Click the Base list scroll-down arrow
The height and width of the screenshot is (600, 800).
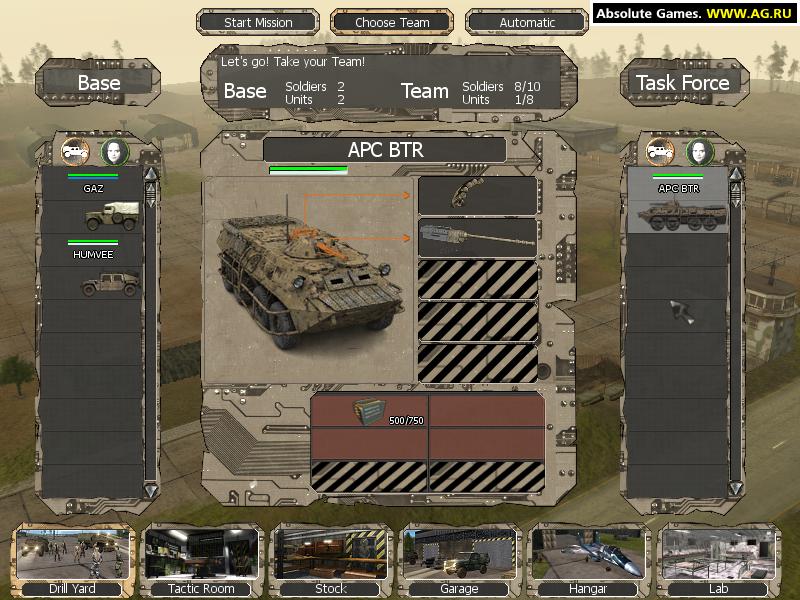click(151, 490)
